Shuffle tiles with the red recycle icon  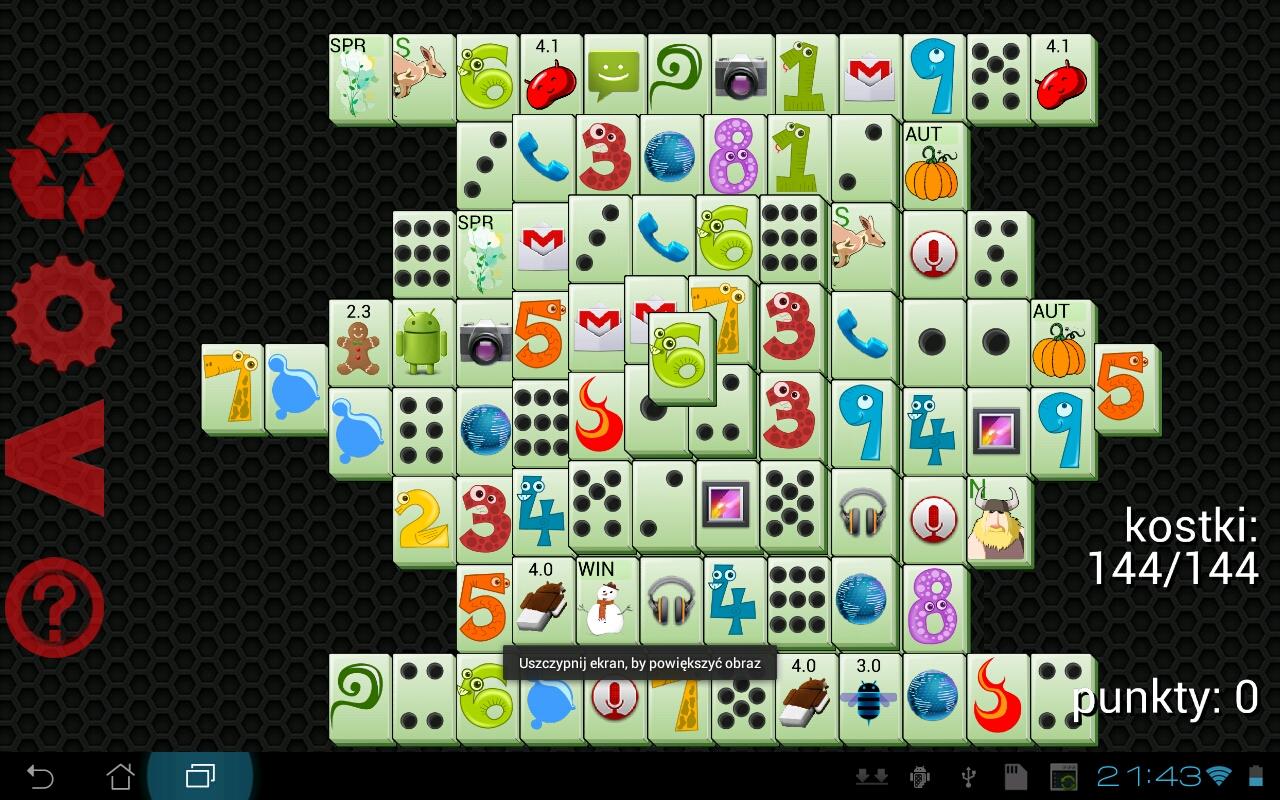coord(65,170)
